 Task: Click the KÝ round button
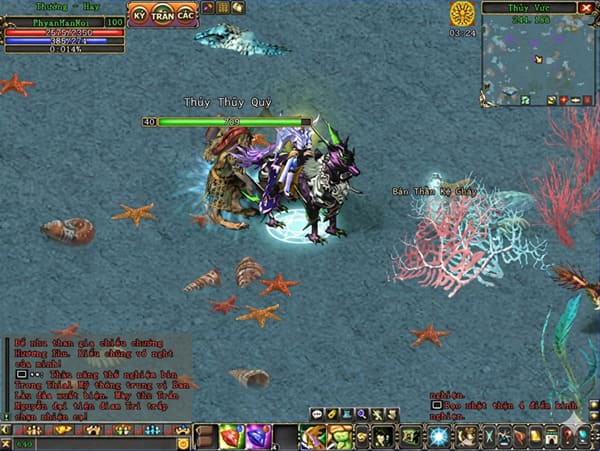click(x=141, y=17)
